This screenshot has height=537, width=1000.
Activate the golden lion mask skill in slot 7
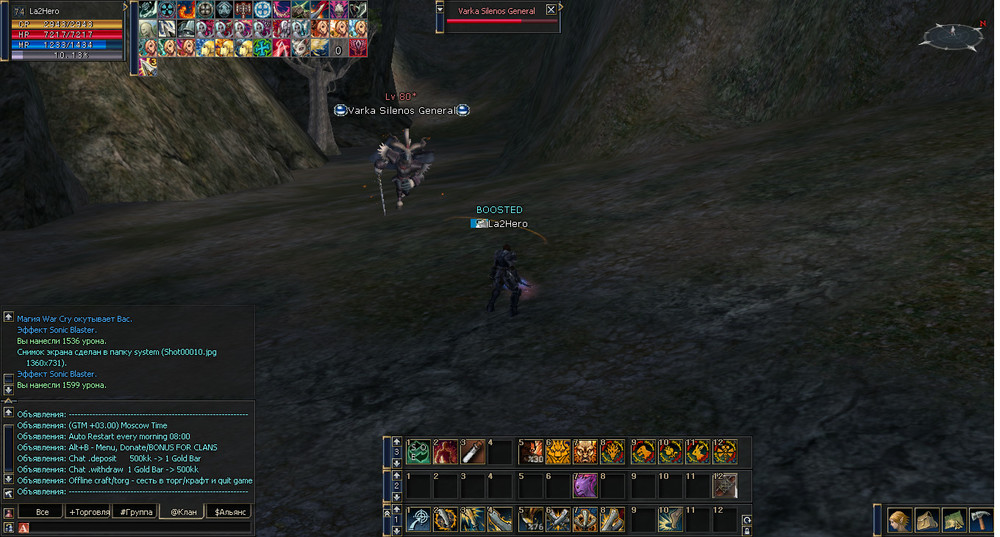point(585,452)
